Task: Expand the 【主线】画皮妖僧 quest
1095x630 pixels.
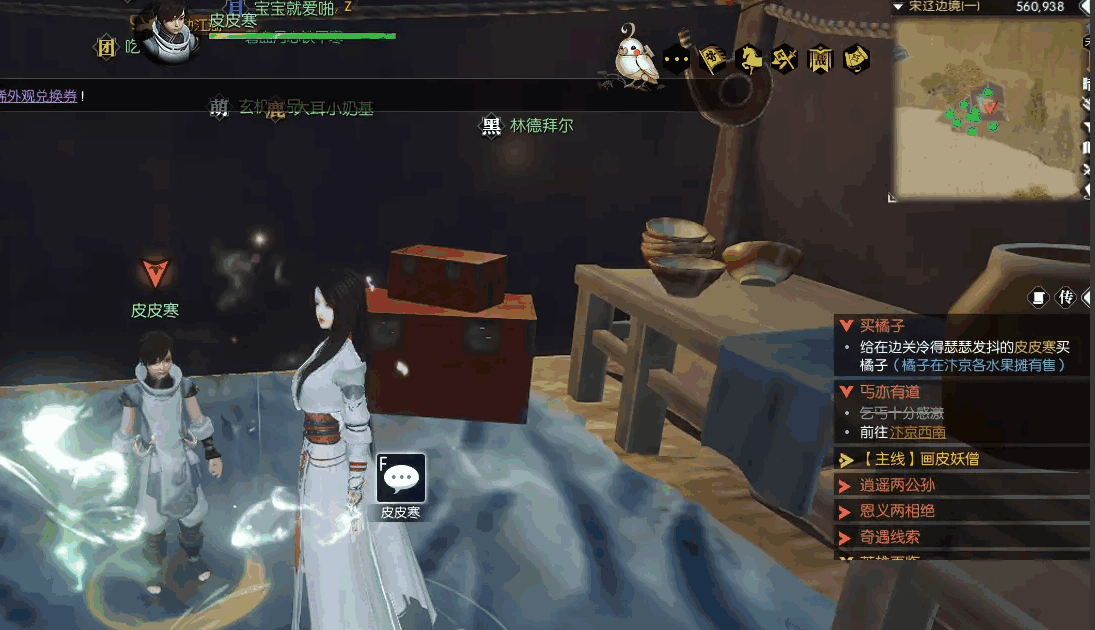Action: 846,460
